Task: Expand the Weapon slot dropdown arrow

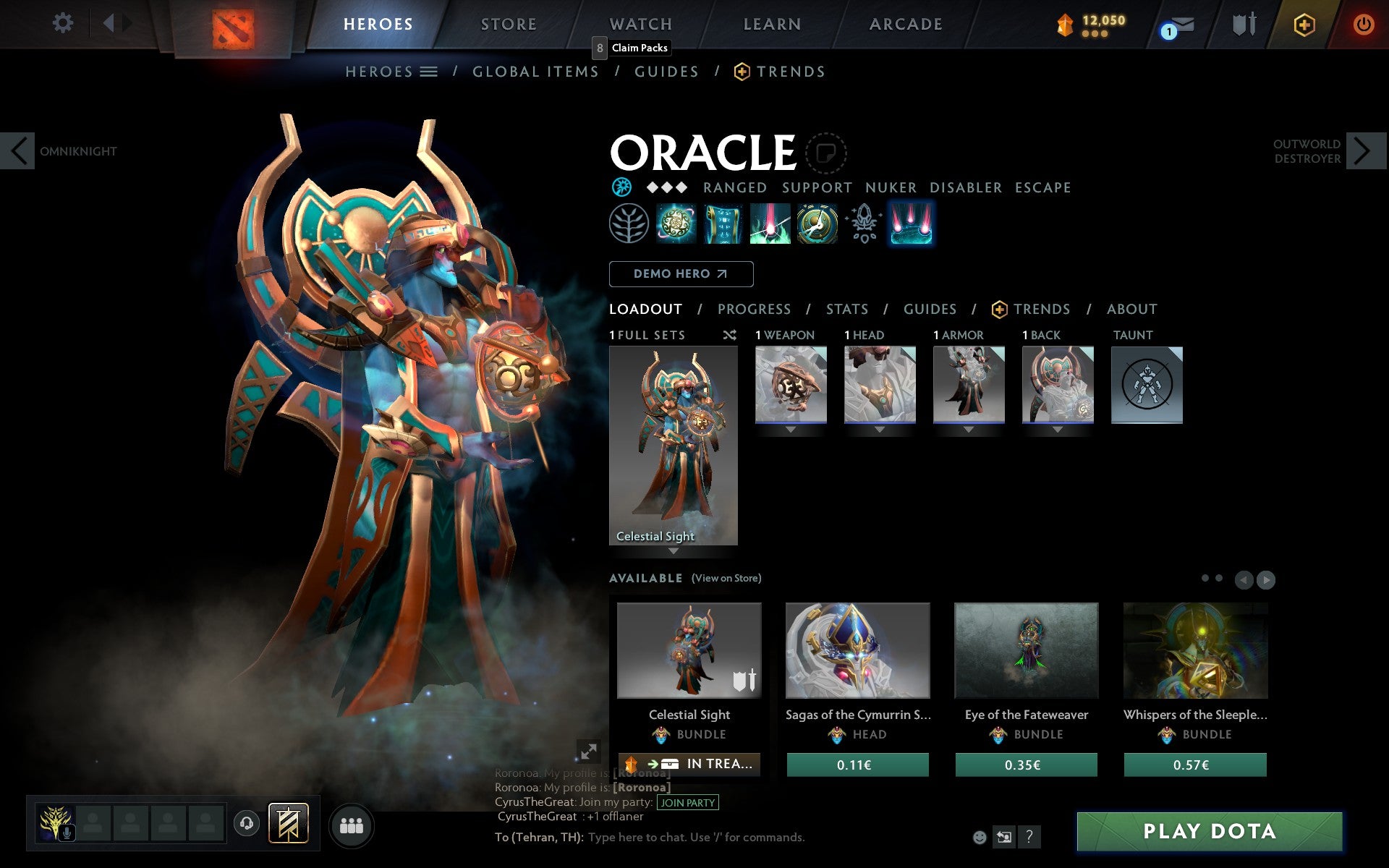Action: click(x=791, y=428)
